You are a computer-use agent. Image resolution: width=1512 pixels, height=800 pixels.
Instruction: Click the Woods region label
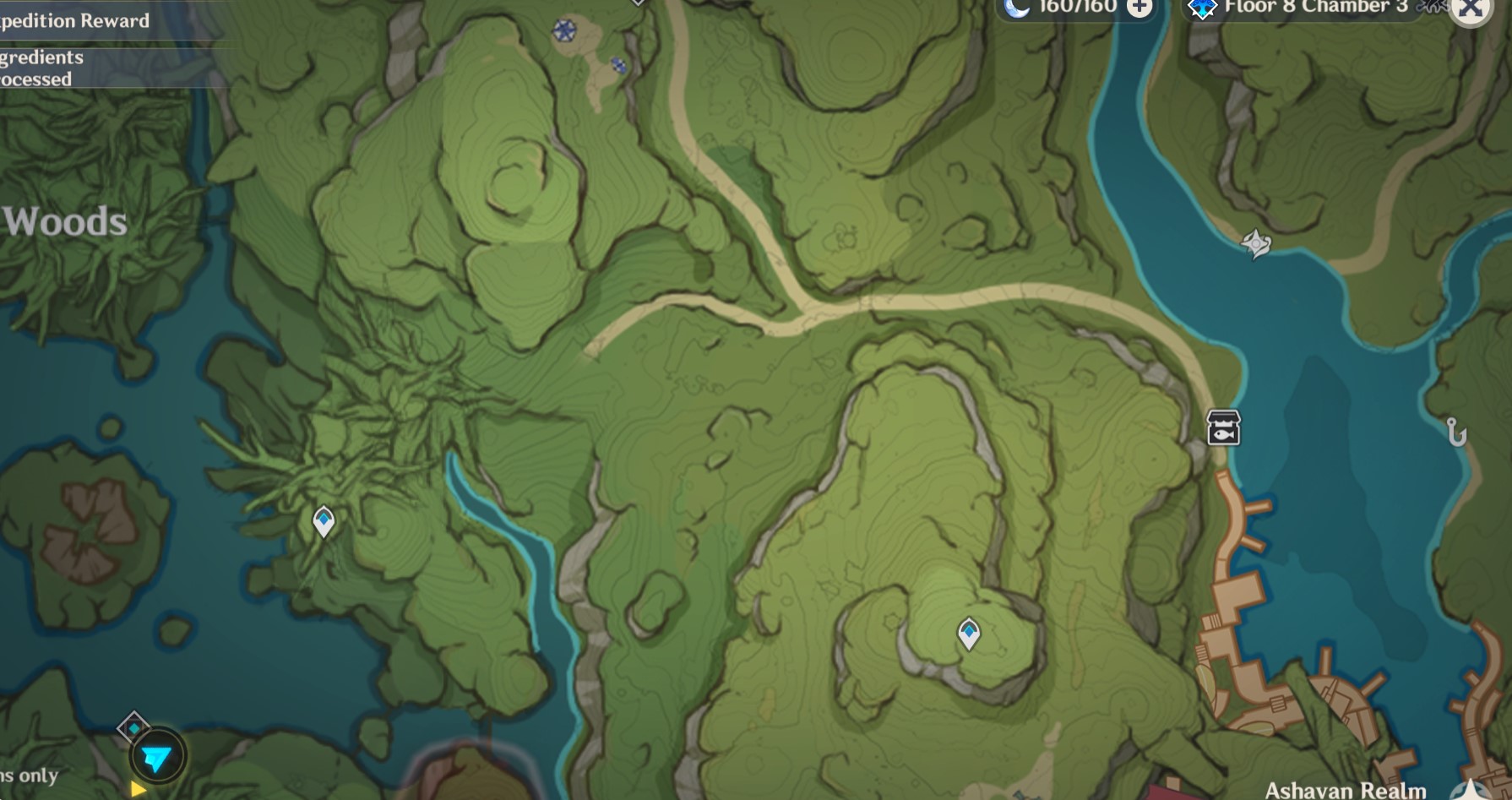tap(64, 221)
